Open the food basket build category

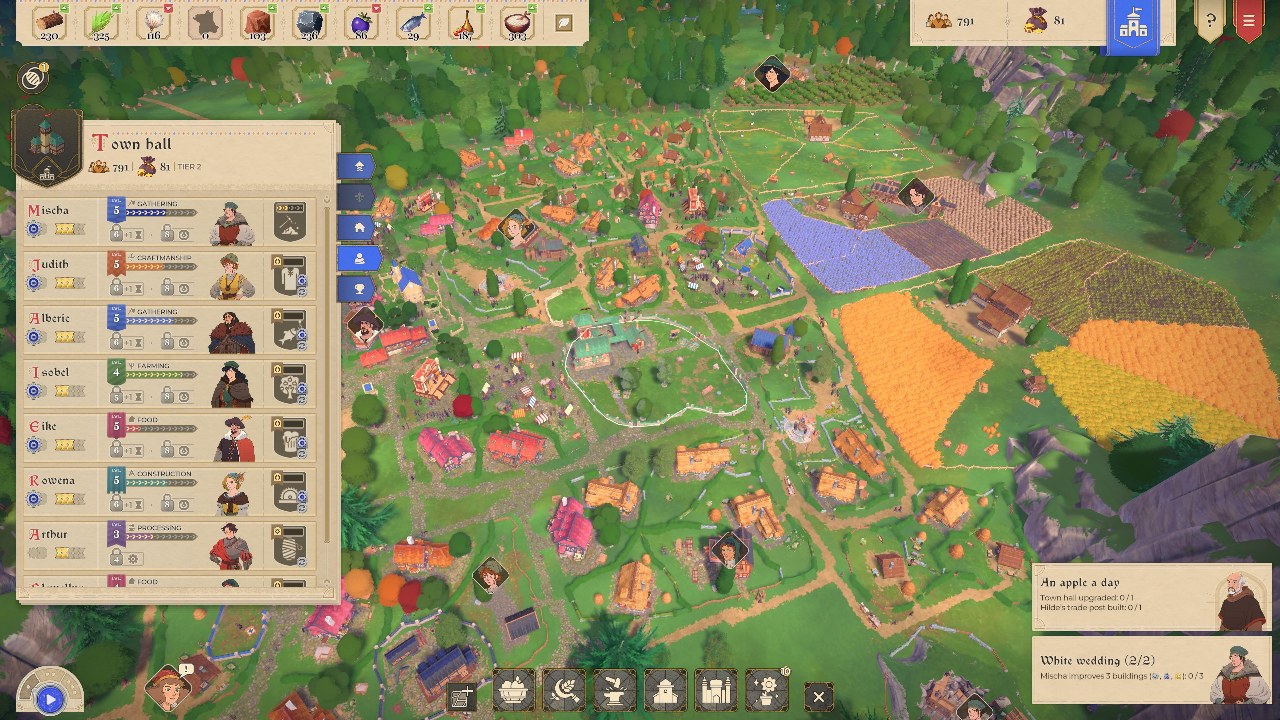(514, 691)
